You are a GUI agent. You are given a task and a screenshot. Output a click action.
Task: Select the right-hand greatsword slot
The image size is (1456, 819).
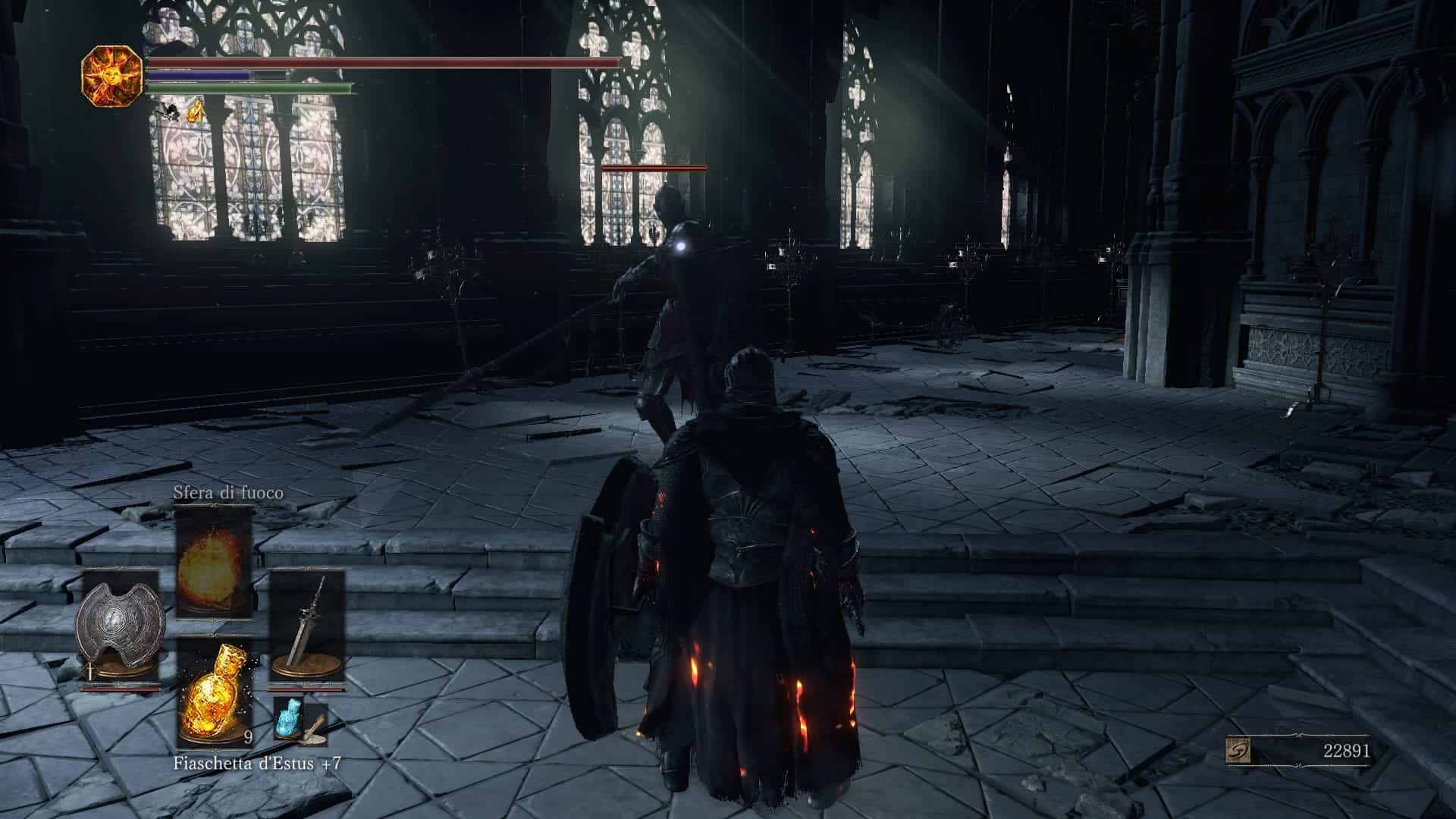tap(307, 628)
